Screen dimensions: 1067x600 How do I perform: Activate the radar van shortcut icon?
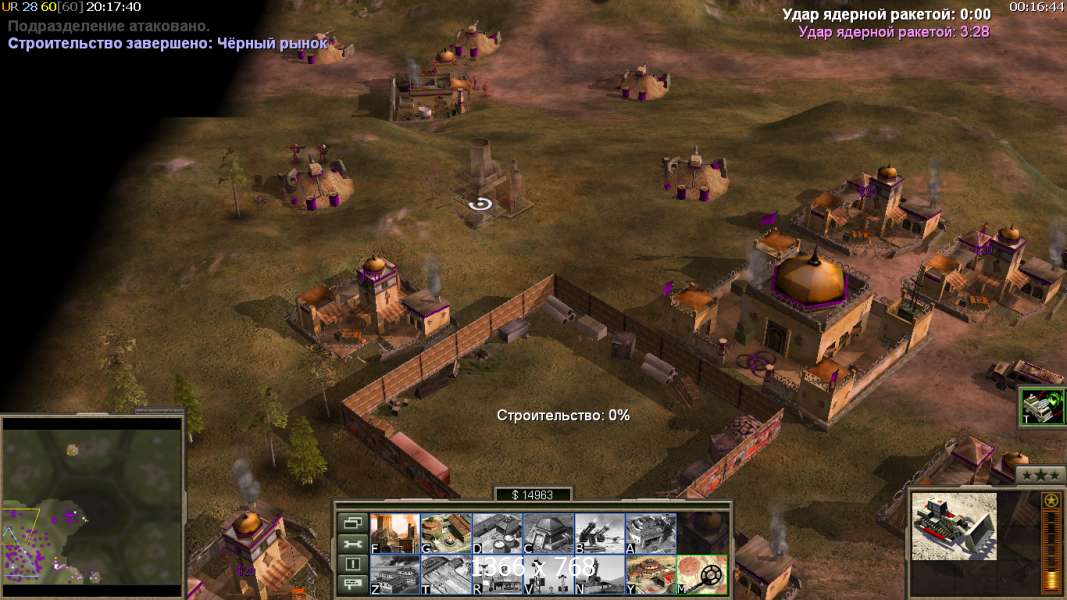click(x=1042, y=406)
